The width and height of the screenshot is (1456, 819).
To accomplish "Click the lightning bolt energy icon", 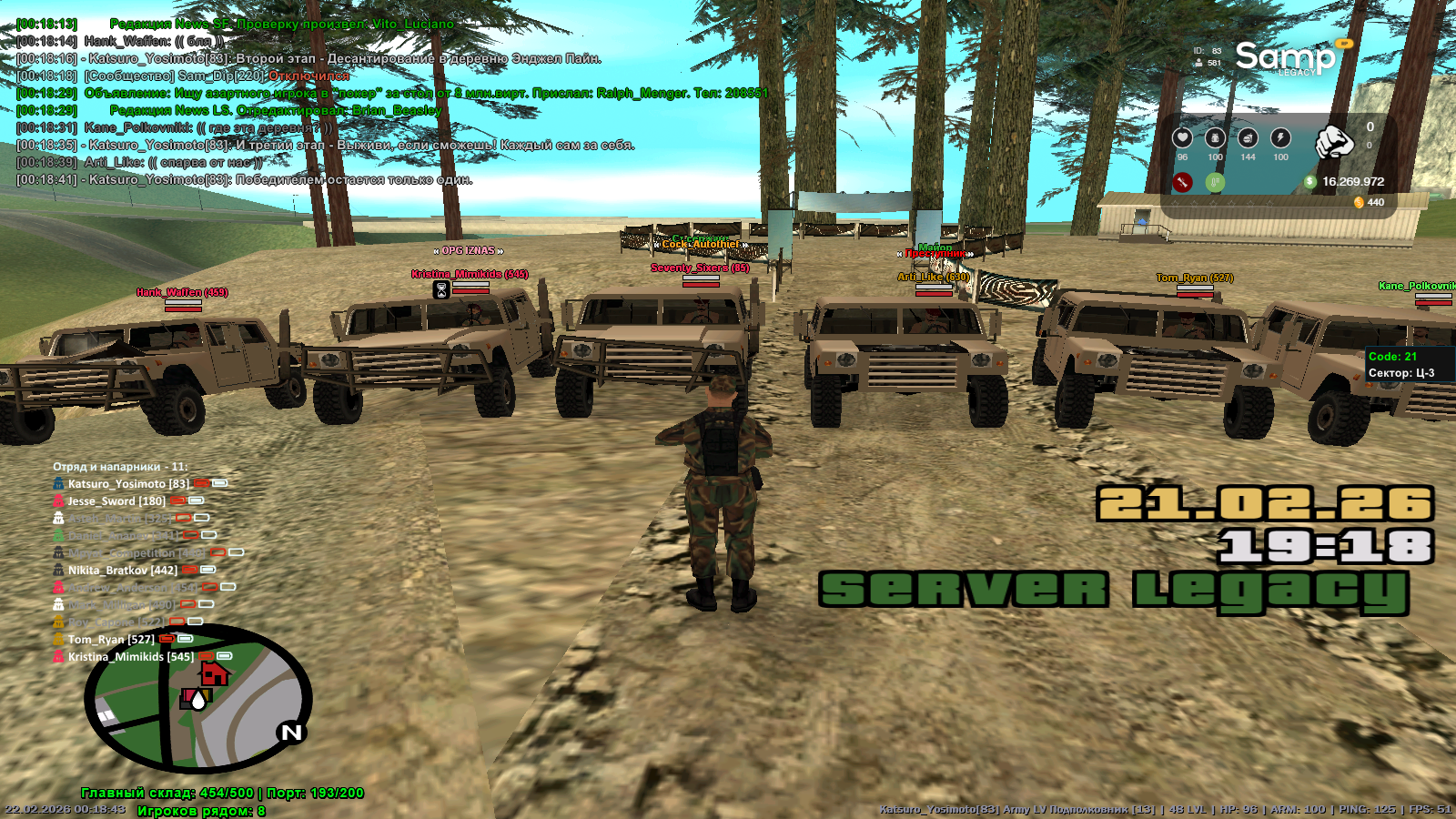I will pos(1280,137).
